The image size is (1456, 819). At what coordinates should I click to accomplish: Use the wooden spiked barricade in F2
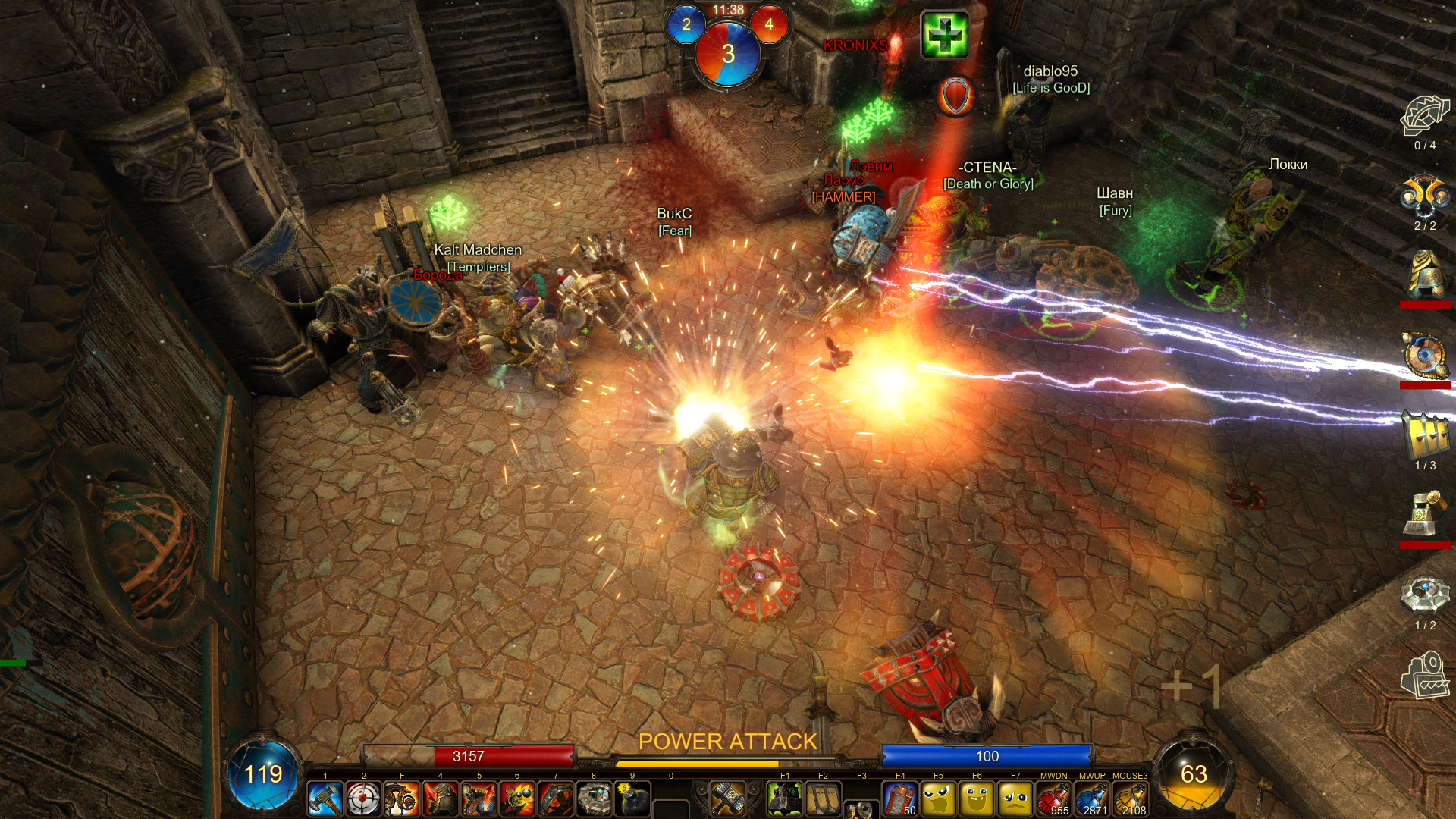tap(823, 799)
